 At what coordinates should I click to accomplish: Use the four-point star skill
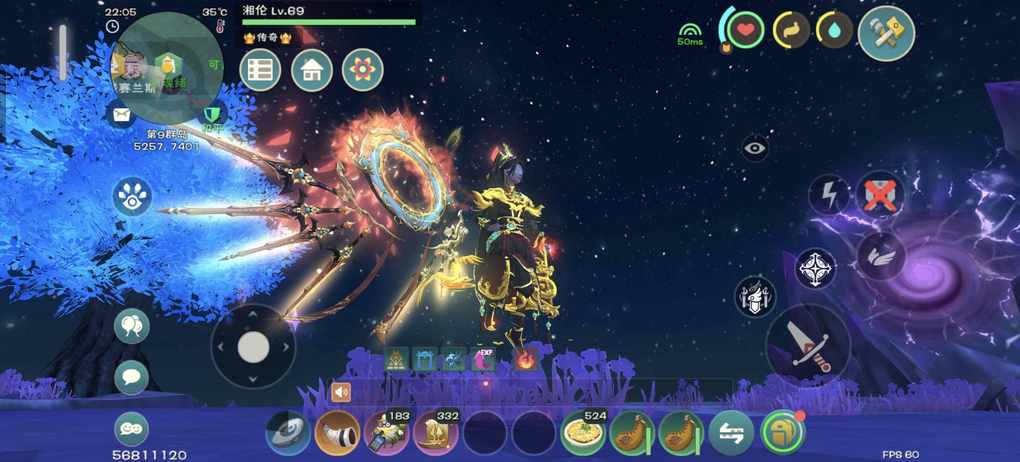(x=816, y=269)
